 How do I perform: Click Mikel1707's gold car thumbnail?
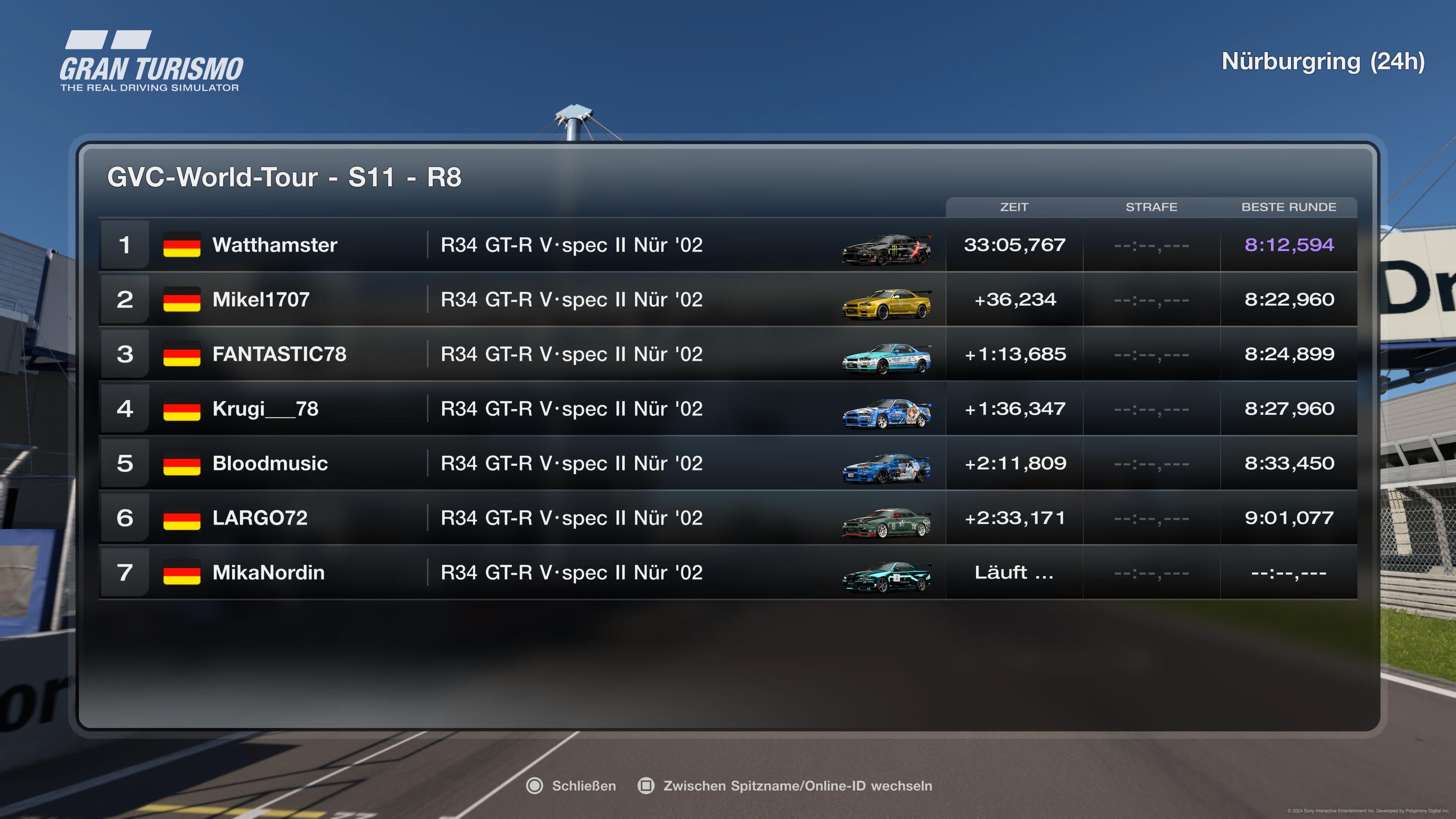[x=886, y=304]
